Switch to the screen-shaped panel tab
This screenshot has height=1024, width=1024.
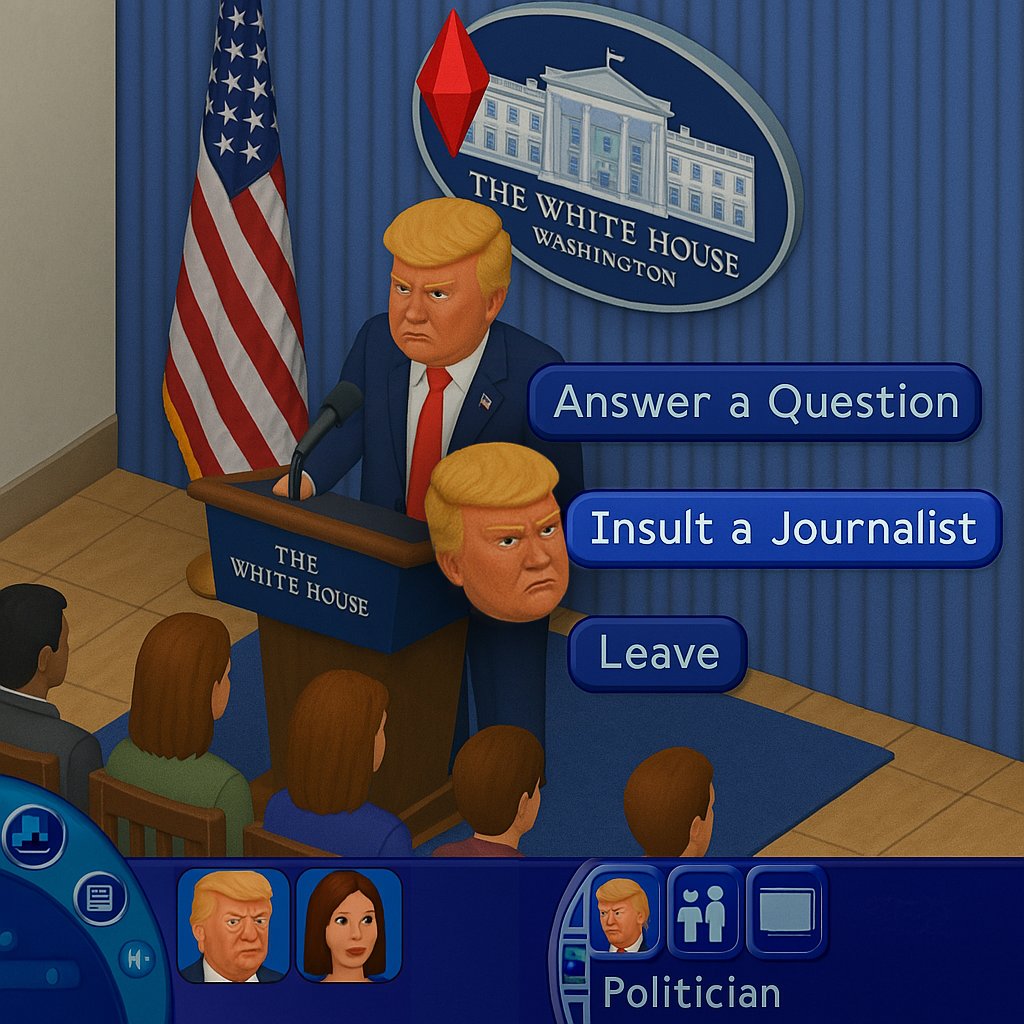pos(787,912)
